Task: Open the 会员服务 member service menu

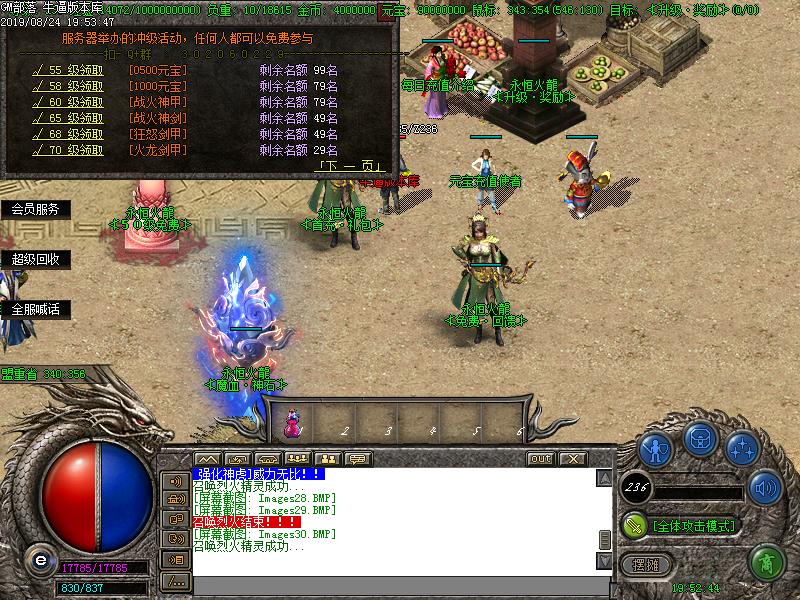Action: point(35,210)
